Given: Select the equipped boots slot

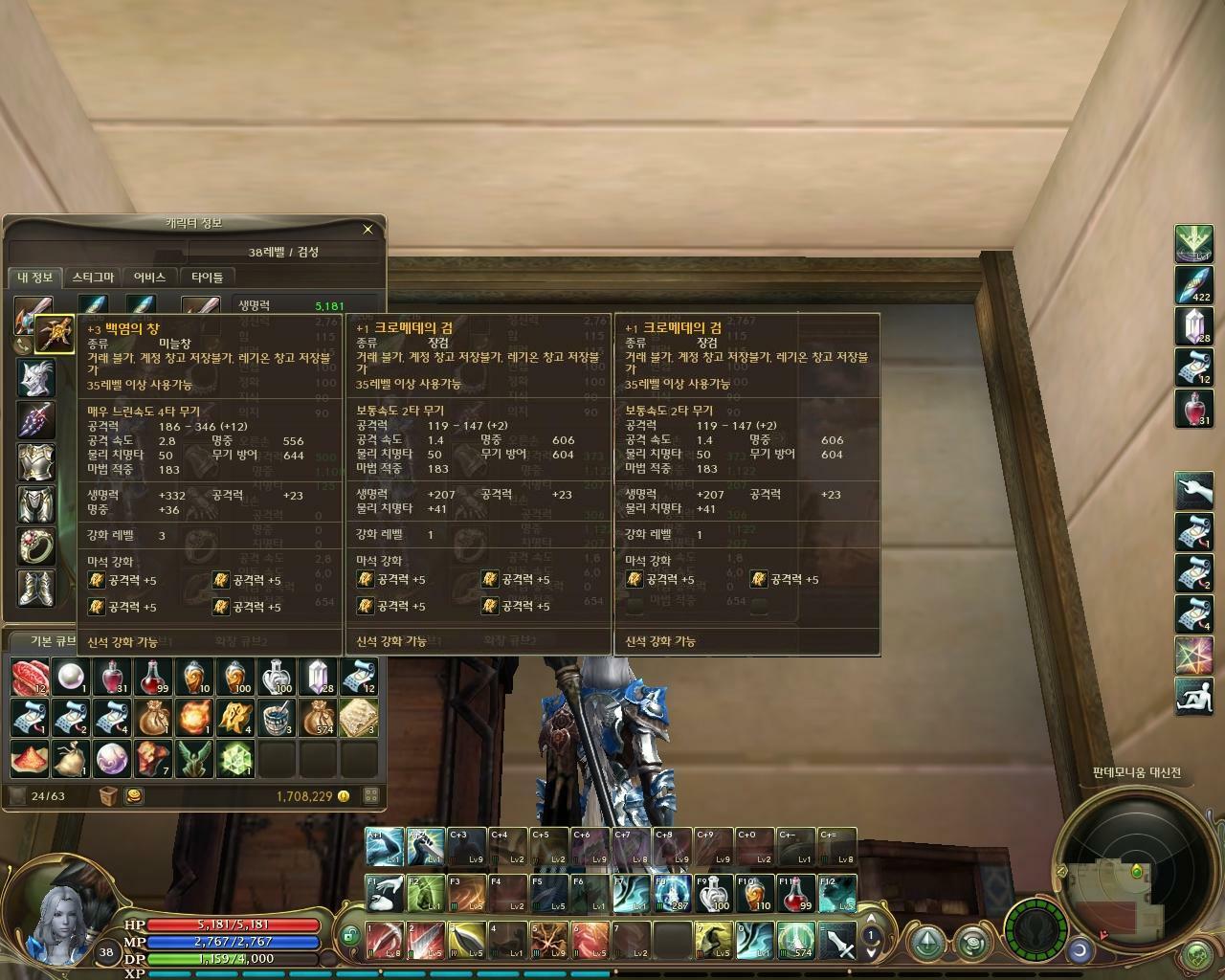Looking at the screenshot, I should (x=35, y=587).
